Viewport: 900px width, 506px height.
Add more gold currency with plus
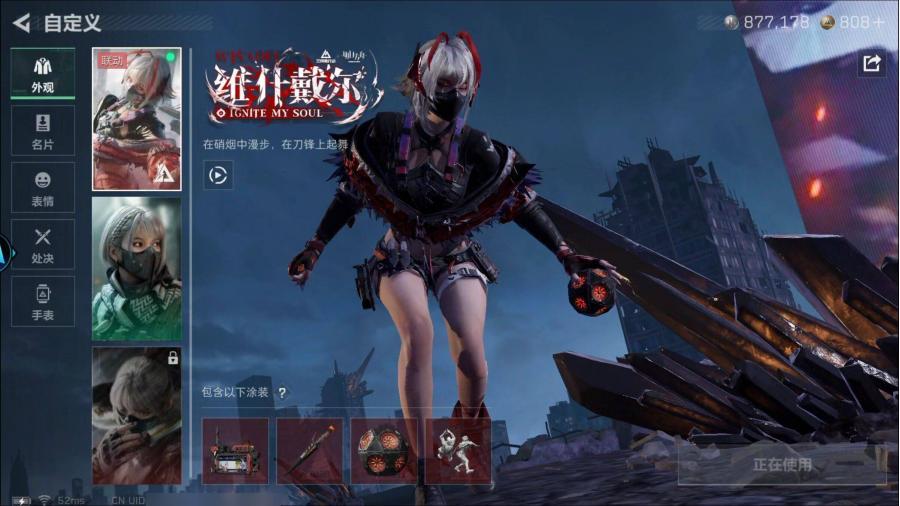coord(877,22)
